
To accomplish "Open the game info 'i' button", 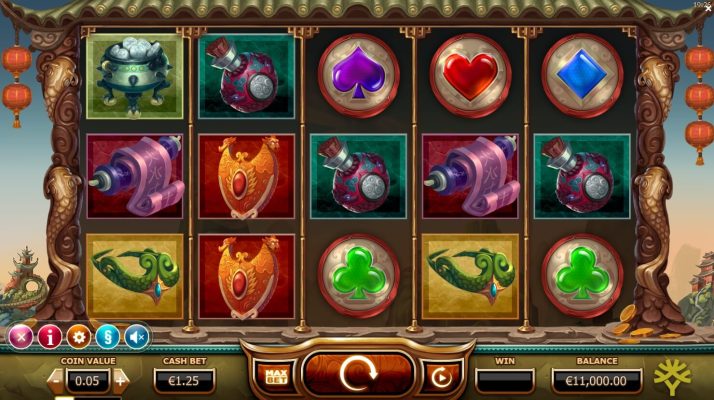I will coord(49,337).
